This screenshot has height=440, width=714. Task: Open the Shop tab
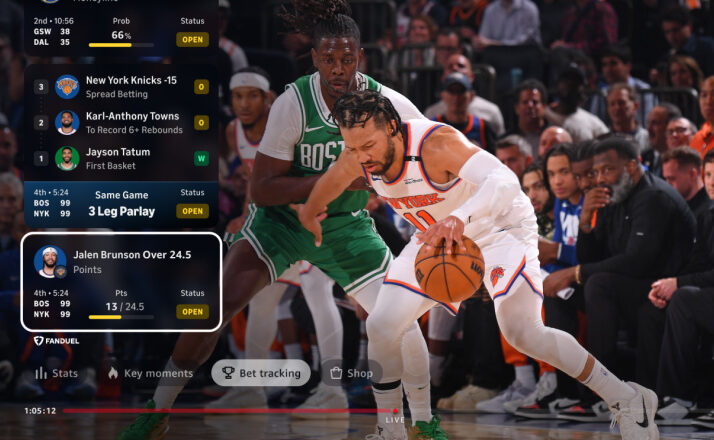(351, 373)
